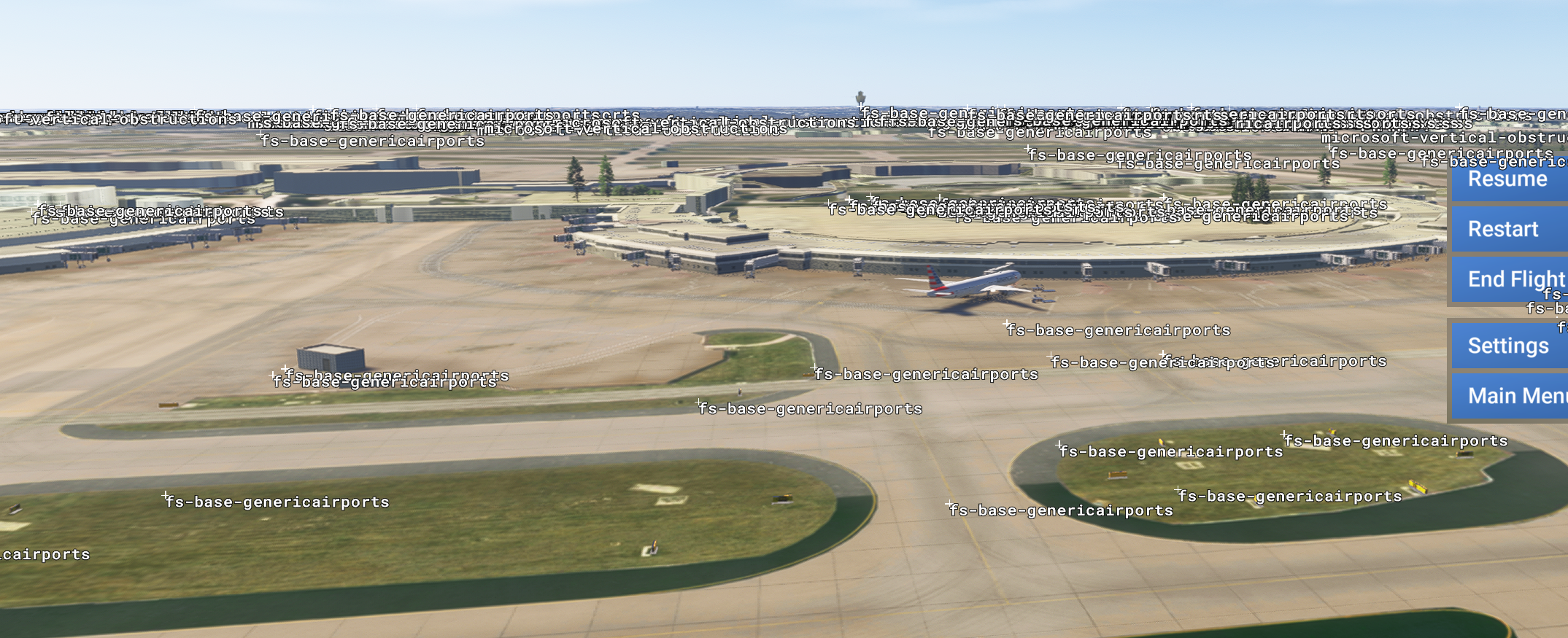Resume the paused flight
Viewport: 1568px width, 638px height.
[x=1507, y=180]
